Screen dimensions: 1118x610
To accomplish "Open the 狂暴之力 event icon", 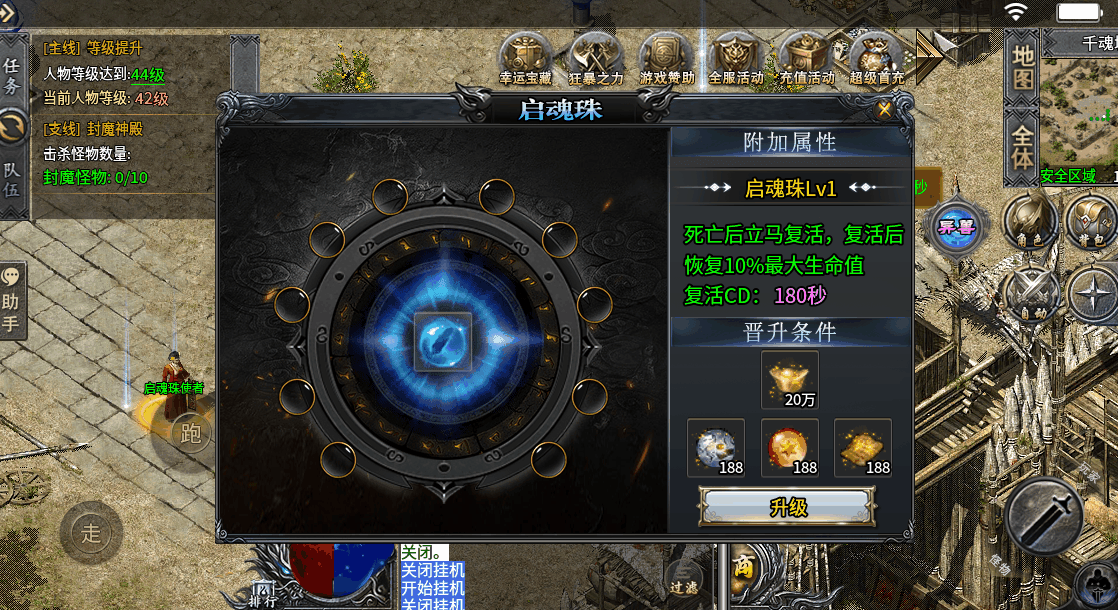I will point(596,58).
